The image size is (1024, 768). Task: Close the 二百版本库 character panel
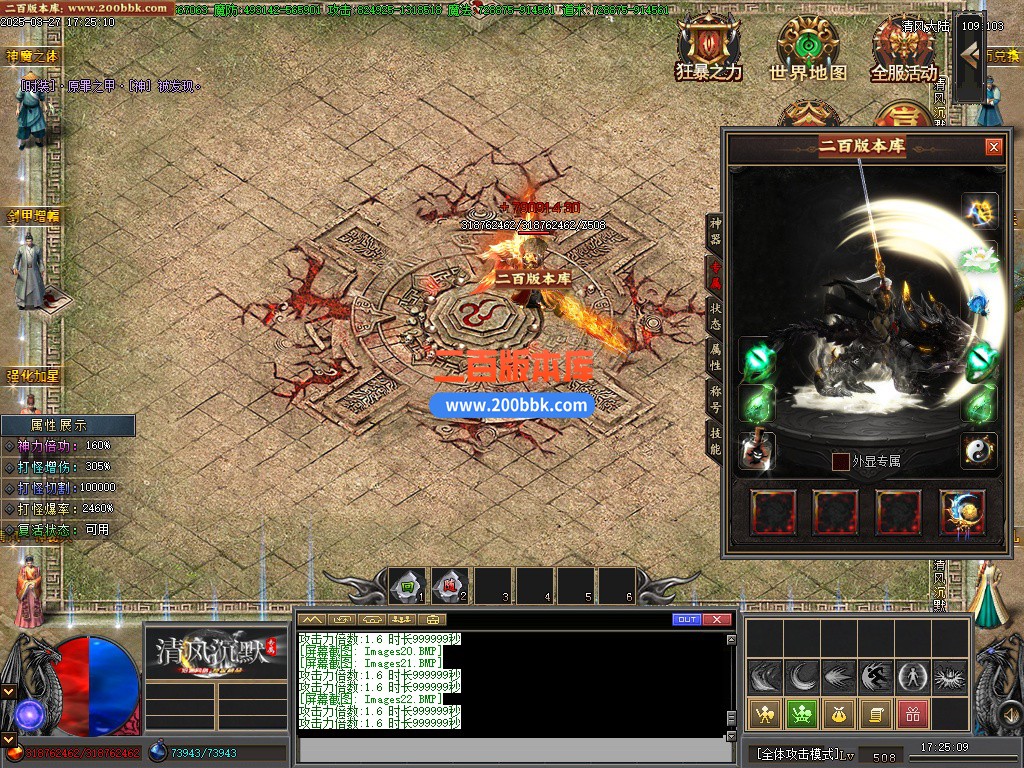click(993, 147)
